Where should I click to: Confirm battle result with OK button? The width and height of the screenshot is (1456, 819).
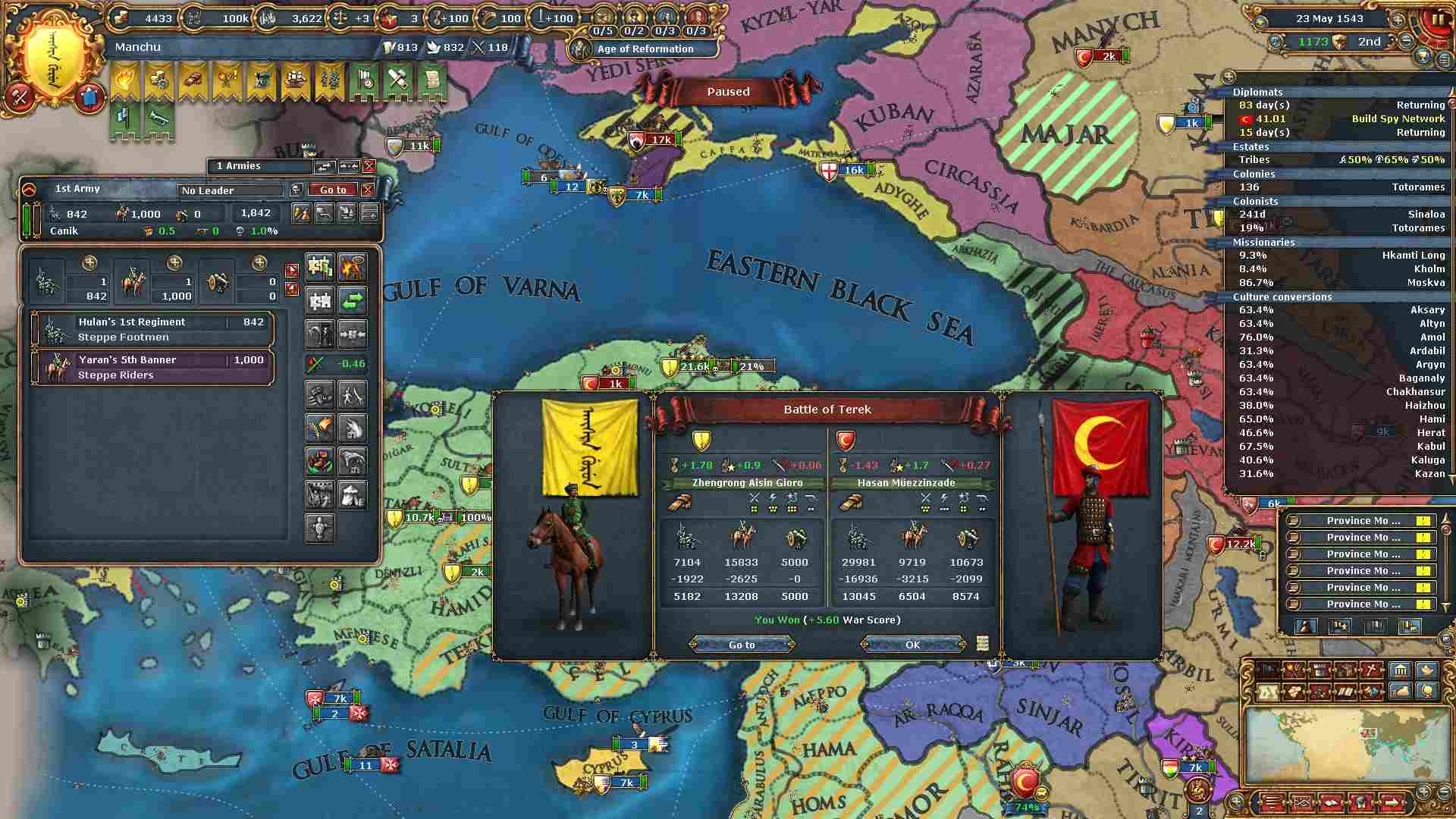pos(912,645)
